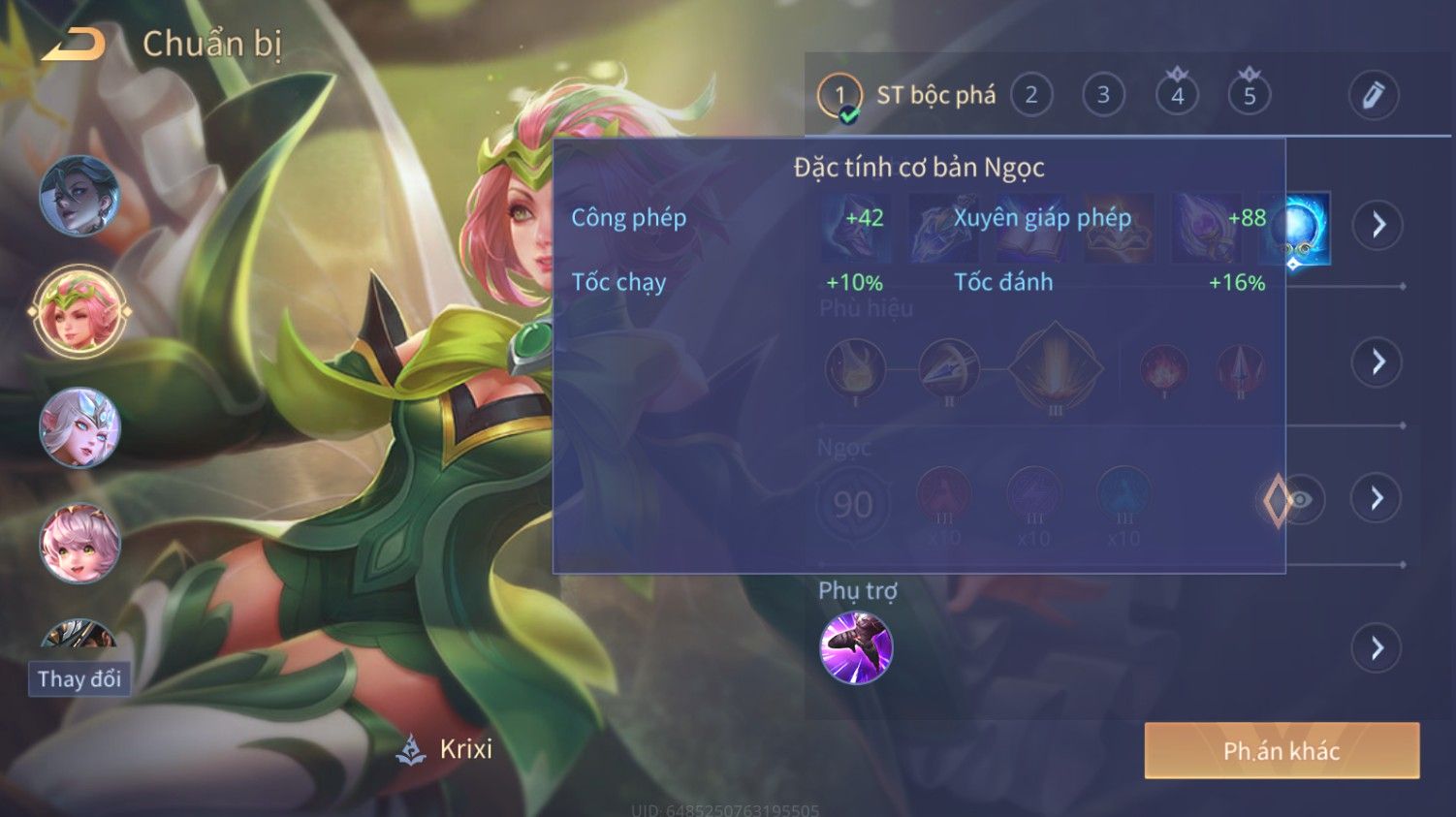Choose preset slot 5
This screenshot has width=1456, height=817.
pyautogui.click(x=1249, y=95)
